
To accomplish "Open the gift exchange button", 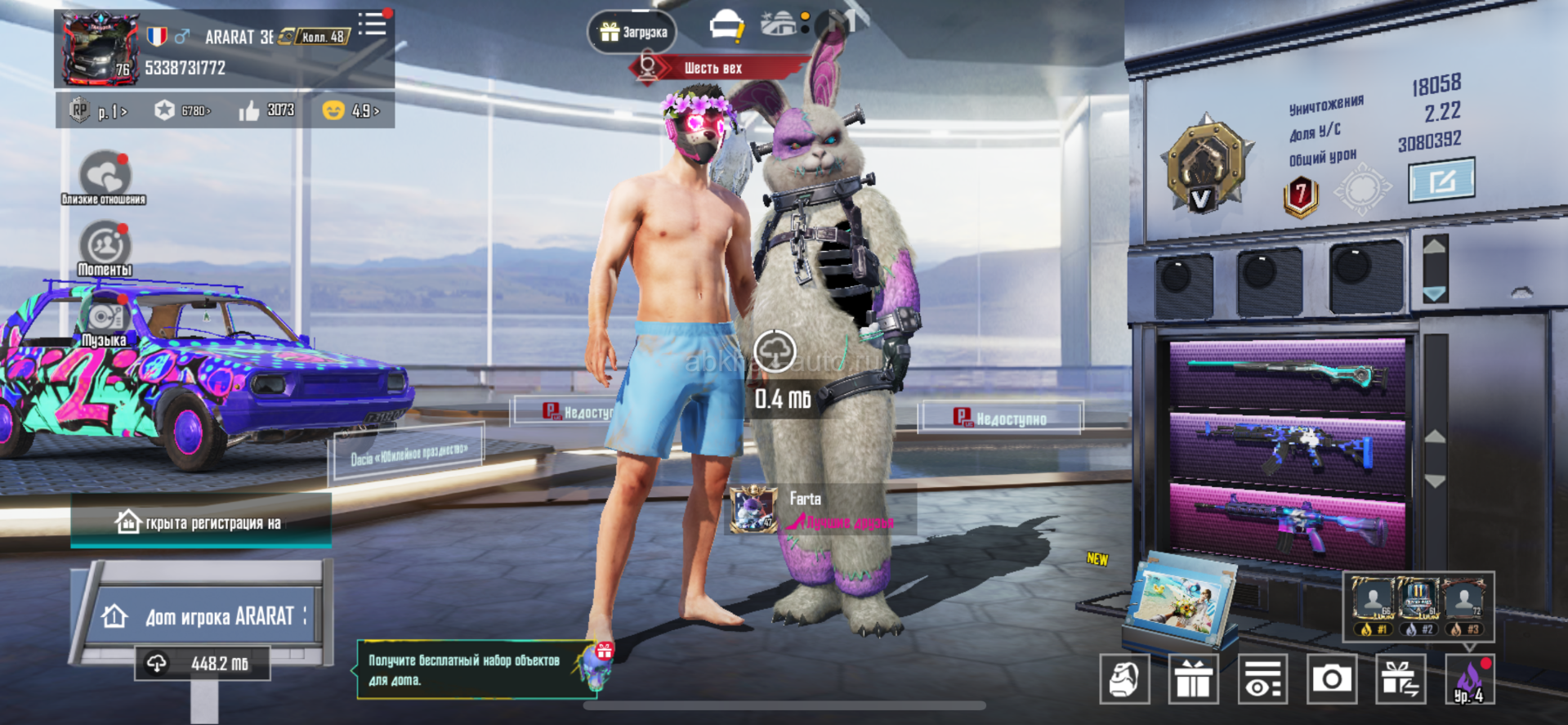I will tap(1400, 679).
